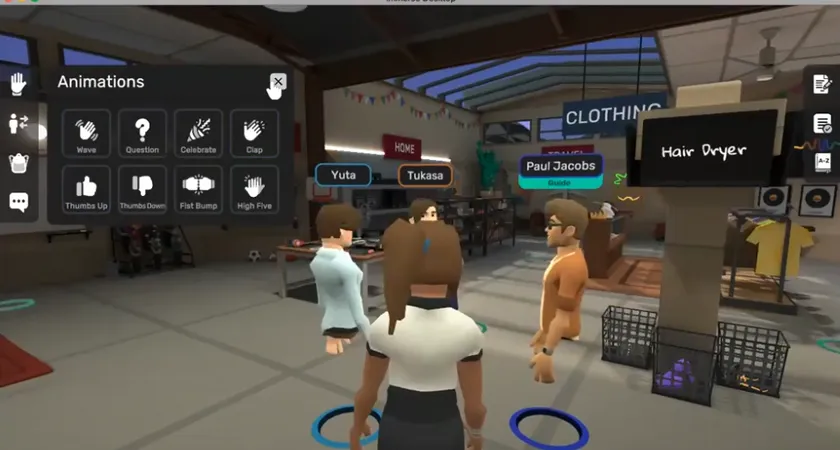Close the Animations panel
Viewport: 840px width, 450px height.
pos(278,82)
